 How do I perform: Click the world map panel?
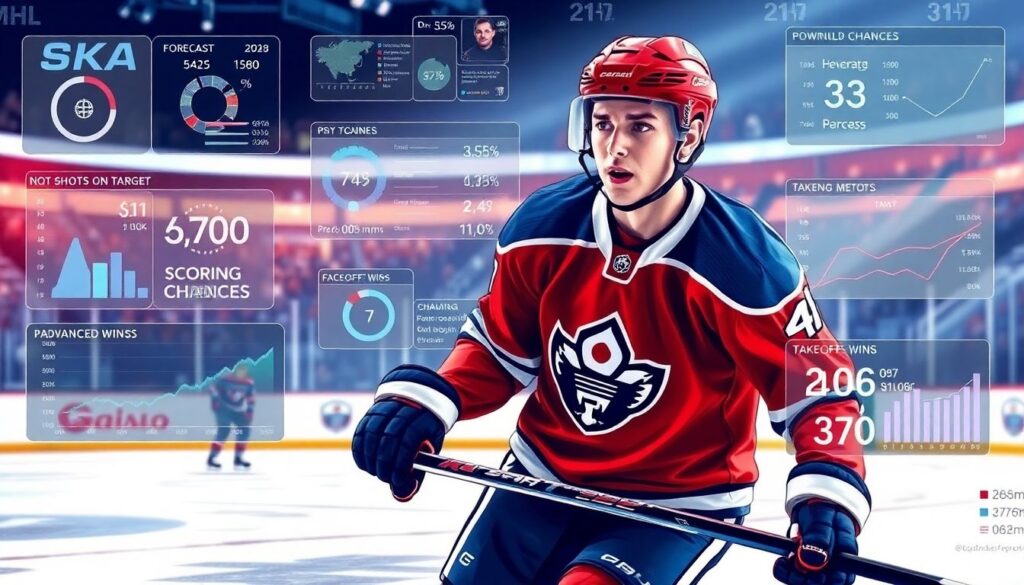click(x=360, y=68)
